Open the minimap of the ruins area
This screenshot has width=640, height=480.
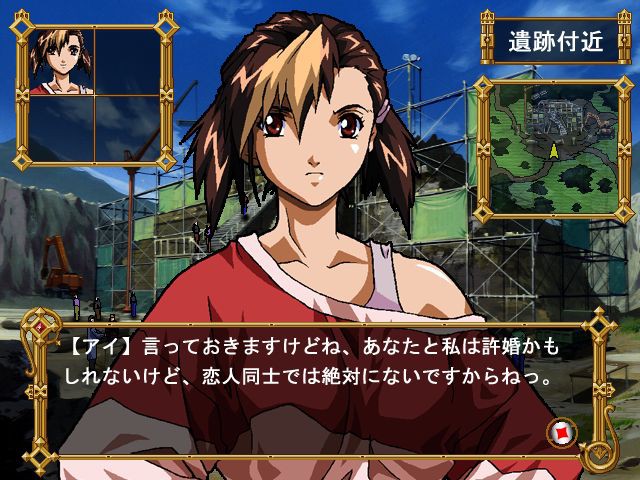[552, 146]
